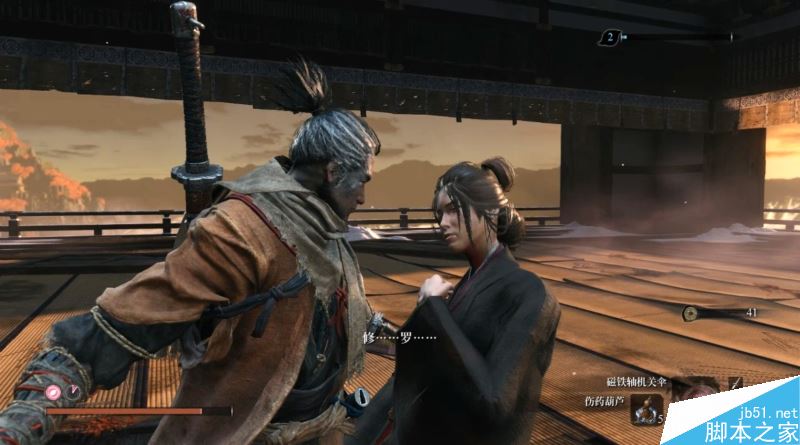800x445 pixels.
Task: Click the partially charged resurrection node
Action: (70, 391)
